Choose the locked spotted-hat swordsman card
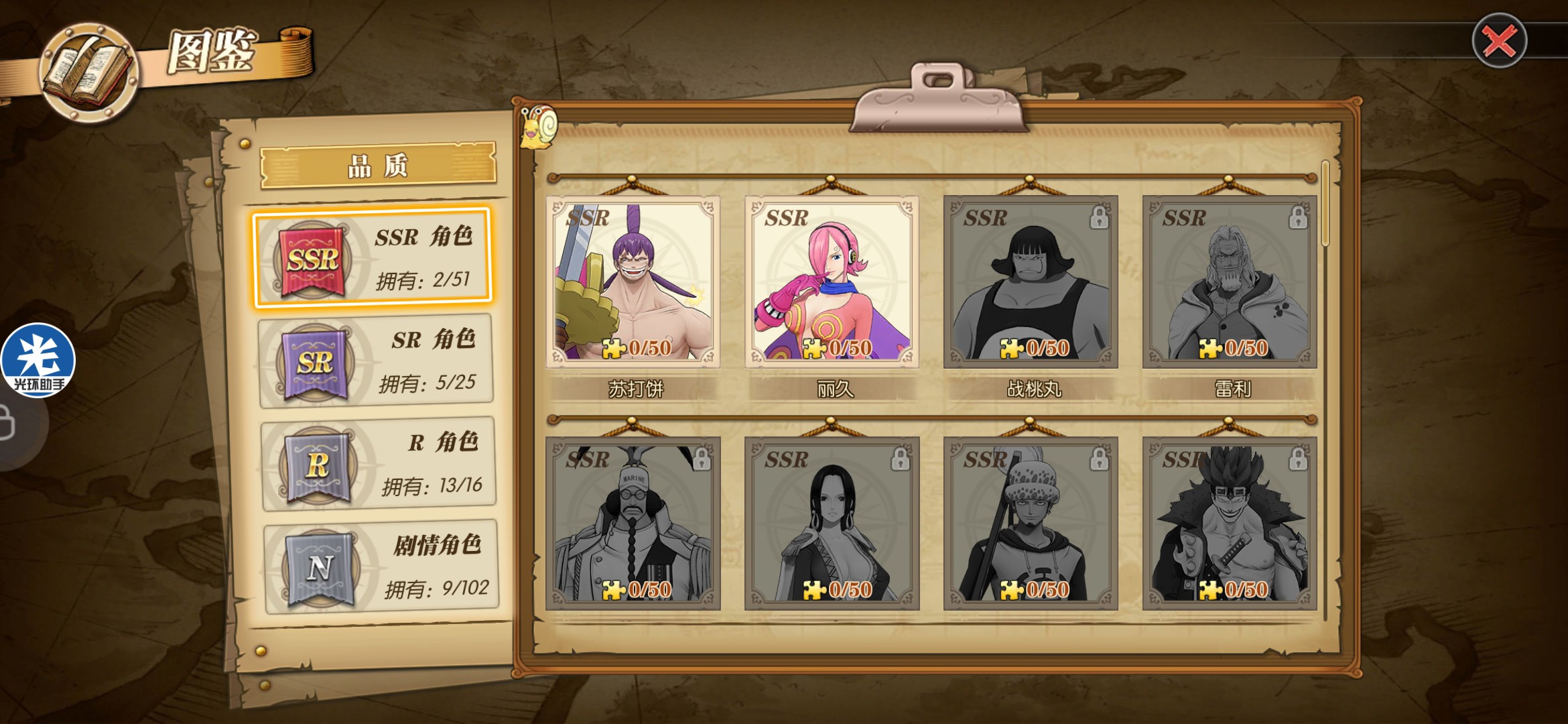 (1031, 524)
